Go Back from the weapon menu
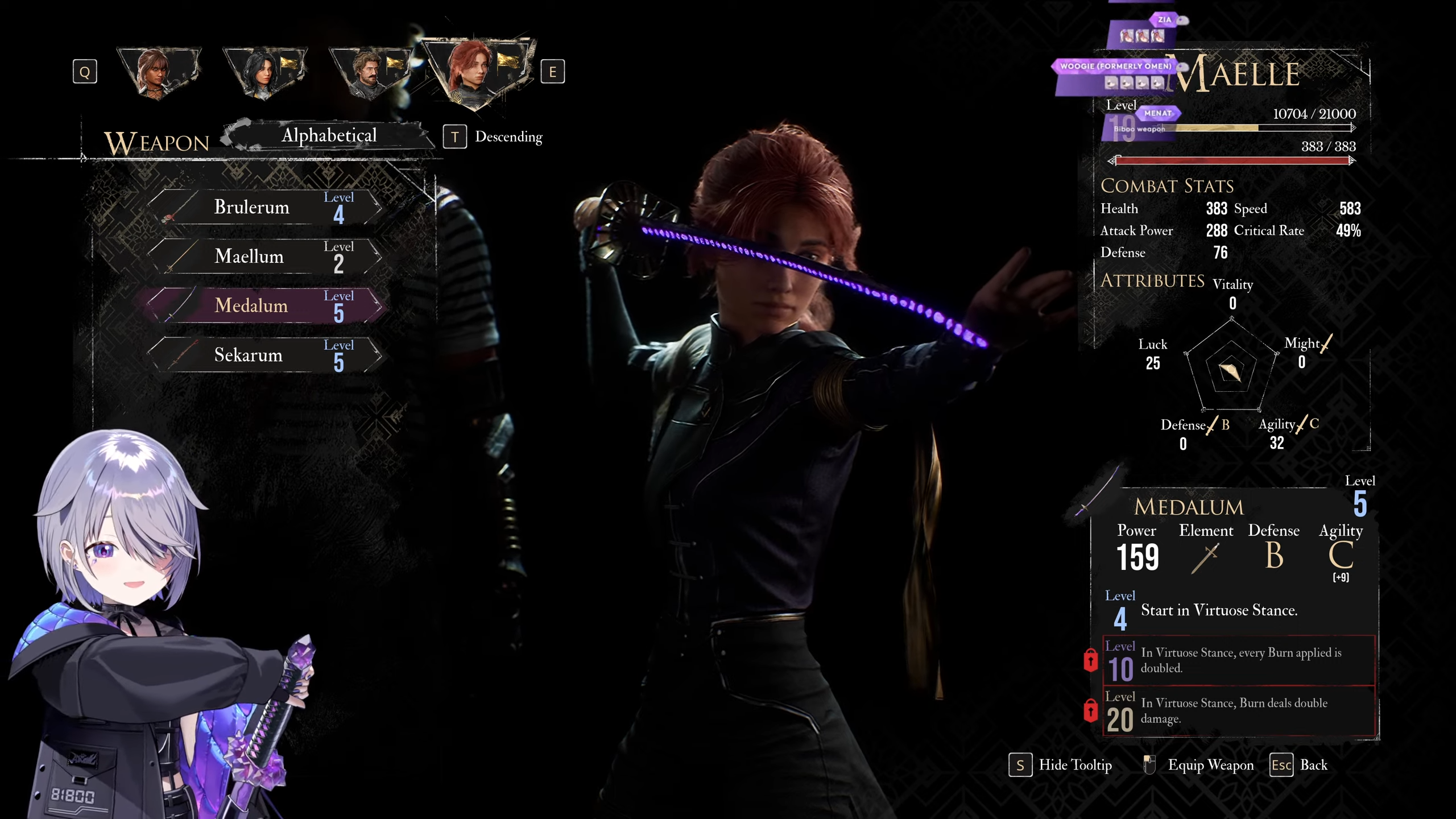The image size is (1456, 819). point(1299,765)
